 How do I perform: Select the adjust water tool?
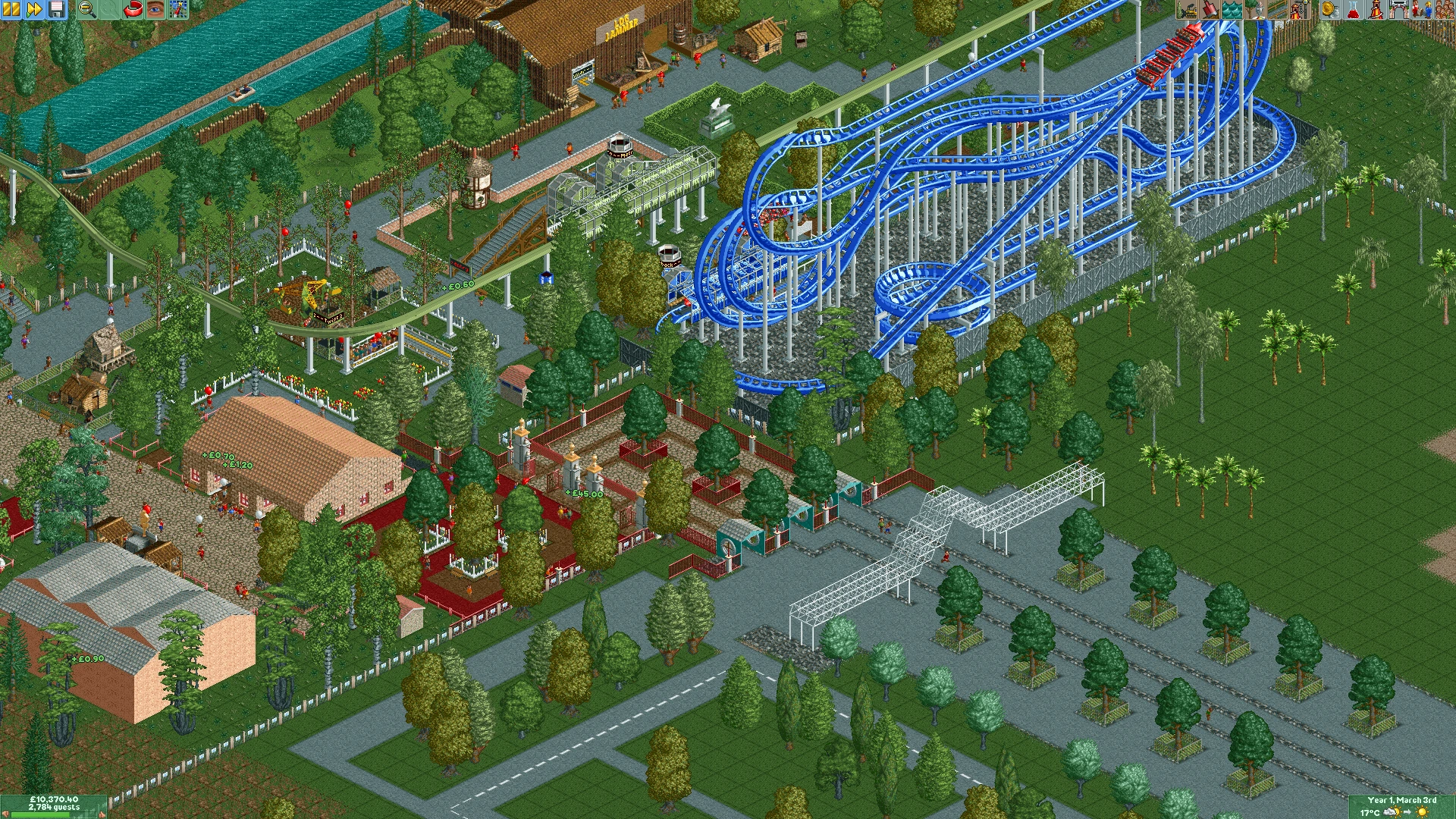(x=1232, y=10)
